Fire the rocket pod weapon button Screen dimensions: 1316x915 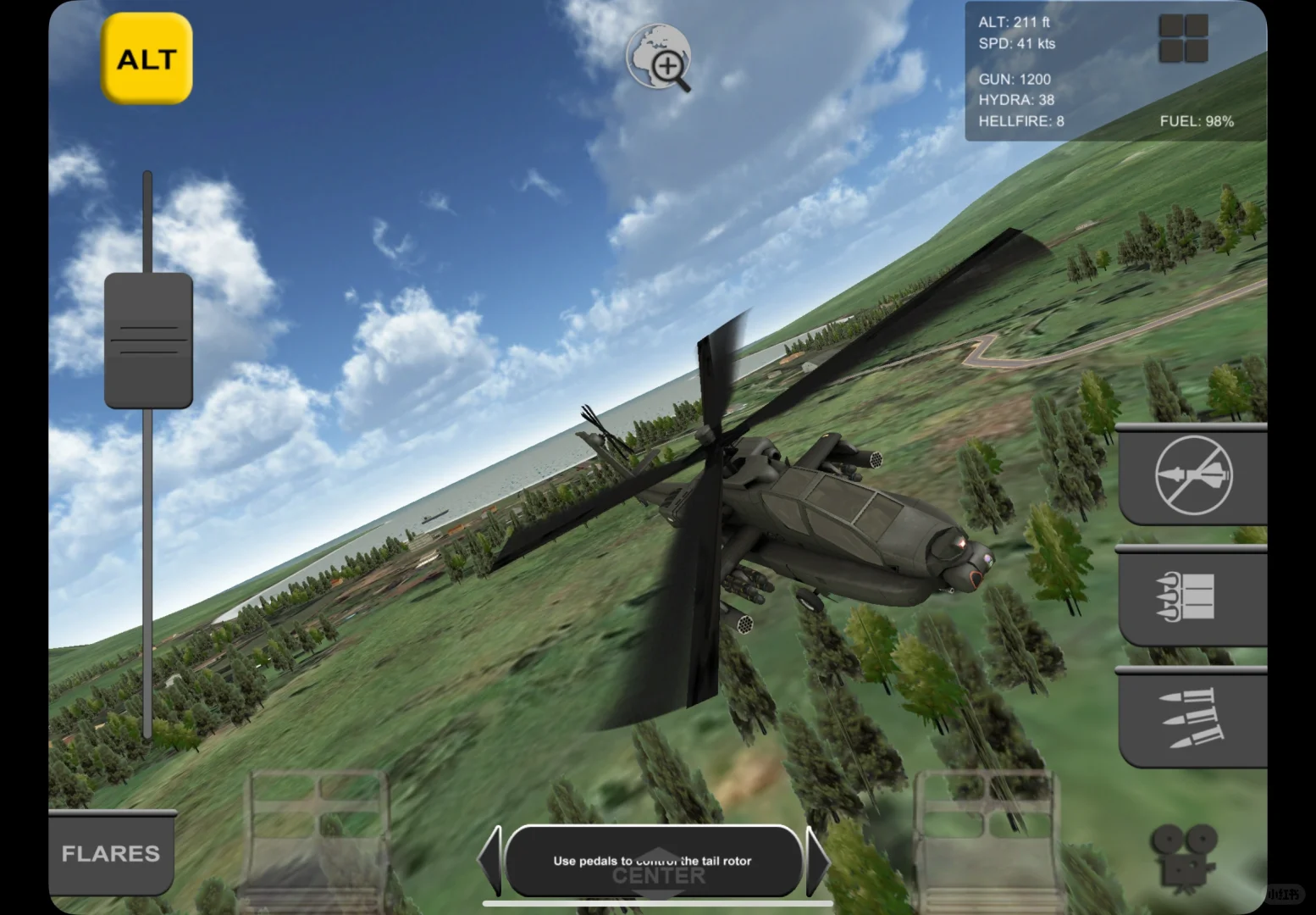[1193, 596]
